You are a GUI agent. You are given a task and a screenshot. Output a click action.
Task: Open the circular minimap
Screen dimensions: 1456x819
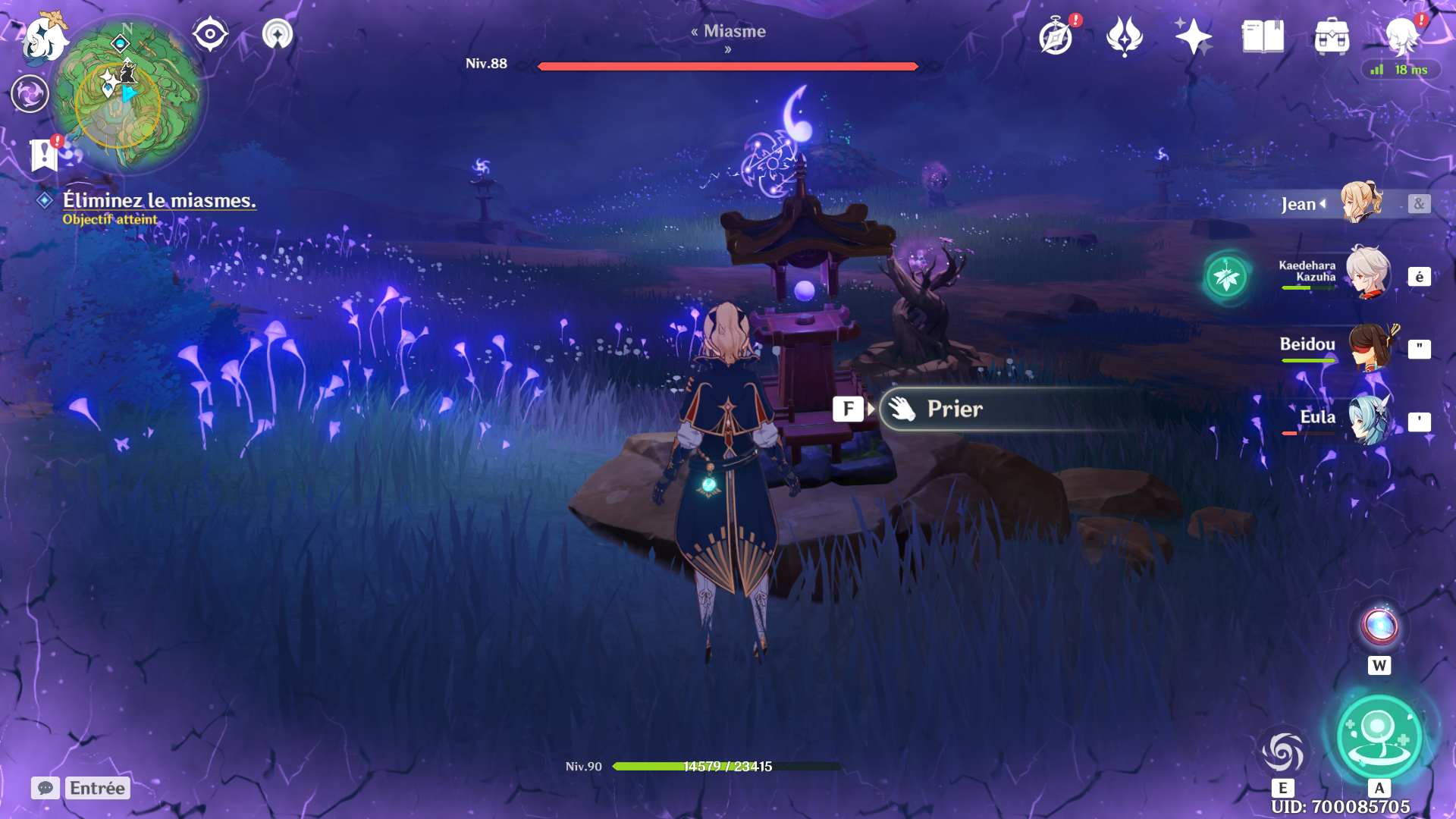tap(127, 95)
